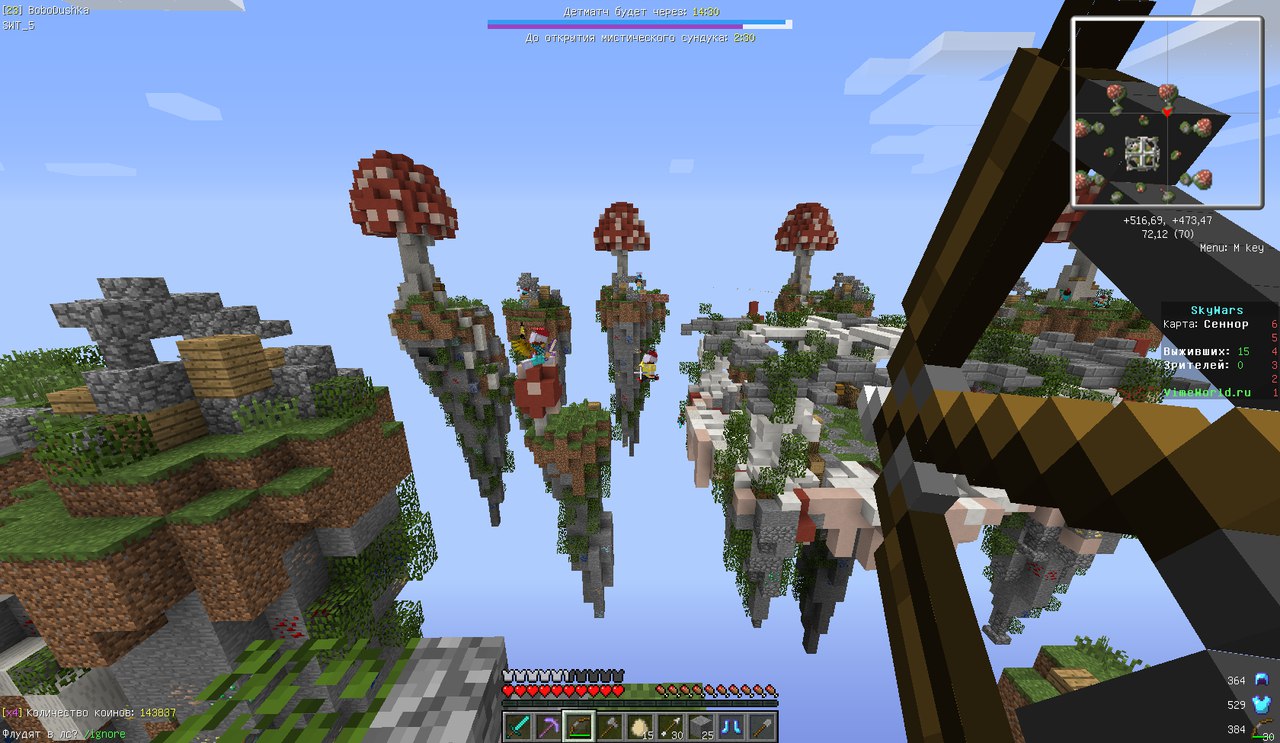
Task: Click the green /ignore chat command
Action: tap(105, 734)
